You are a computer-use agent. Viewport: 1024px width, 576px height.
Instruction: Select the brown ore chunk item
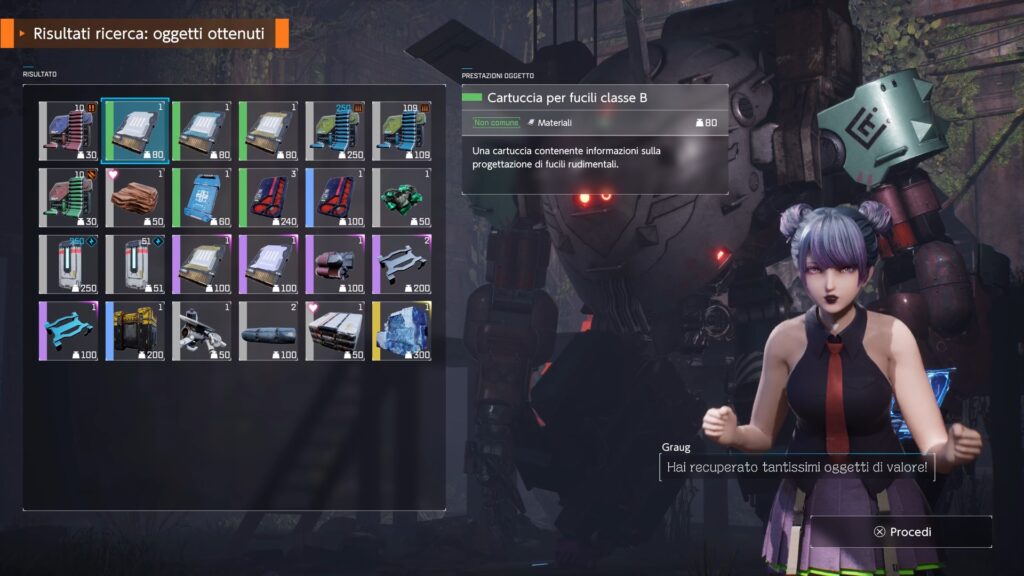(135, 197)
